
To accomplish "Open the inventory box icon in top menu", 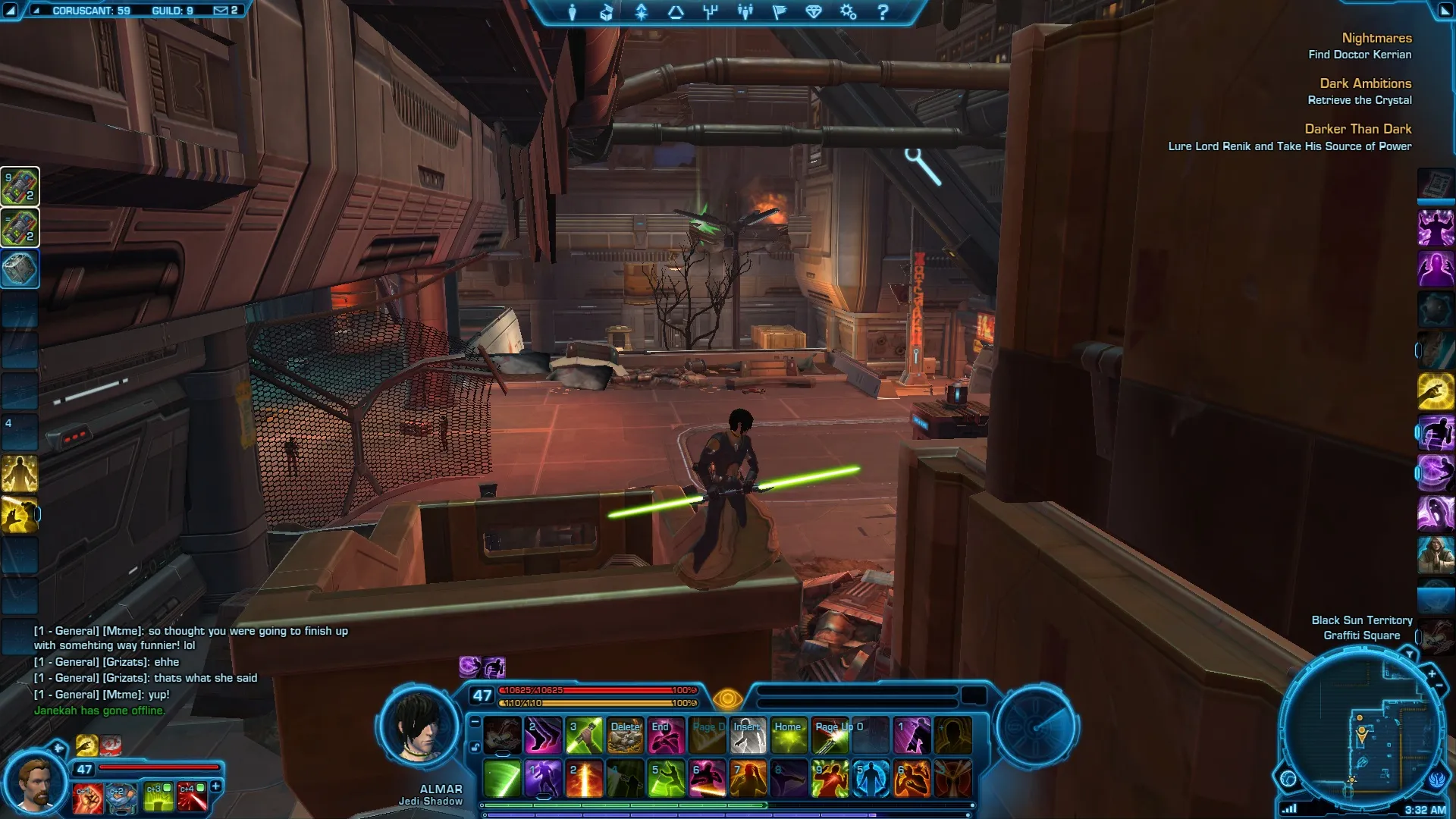I will pyautogui.click(x=607, y=12).
